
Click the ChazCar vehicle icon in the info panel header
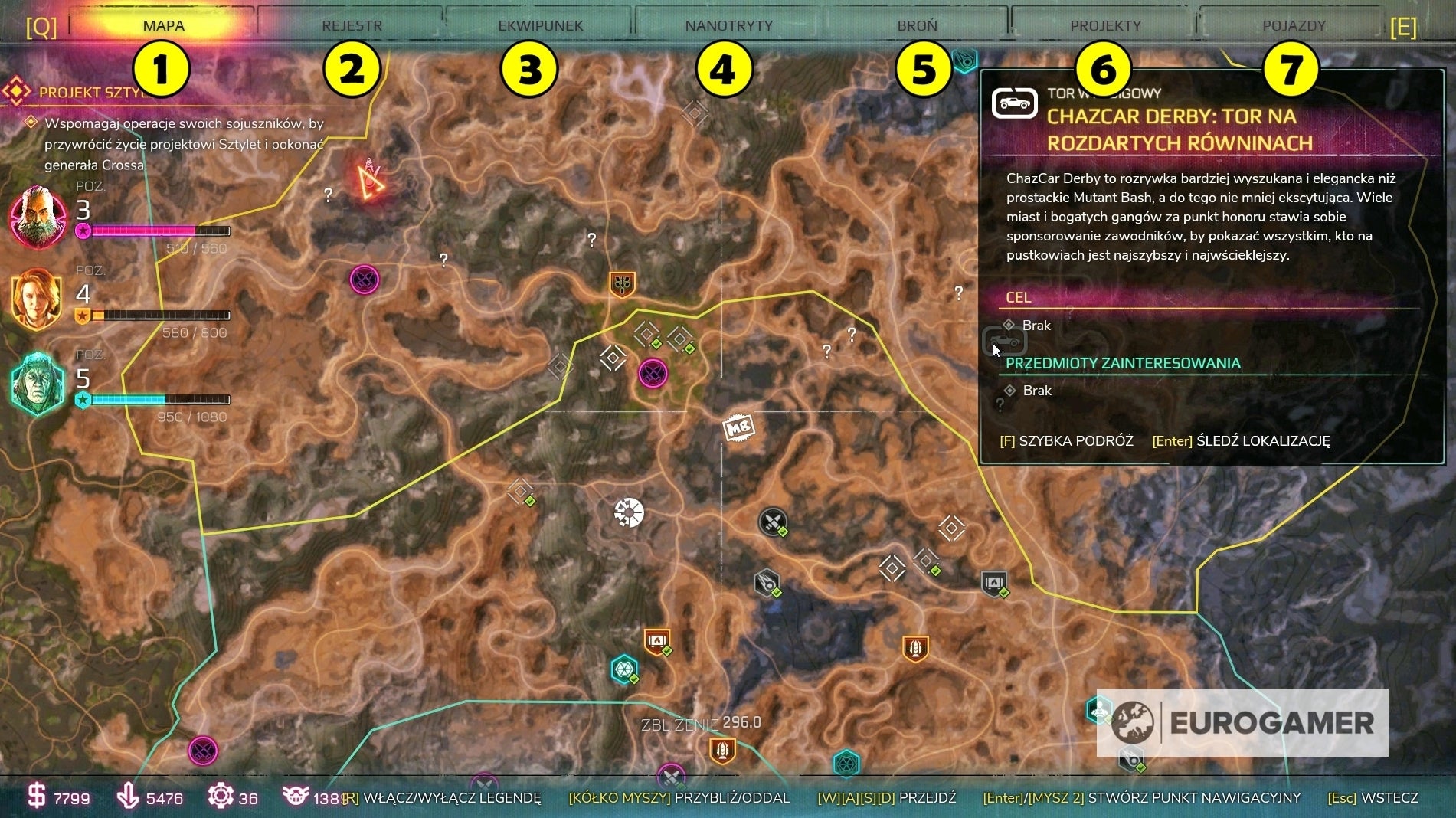point(1014,100)
